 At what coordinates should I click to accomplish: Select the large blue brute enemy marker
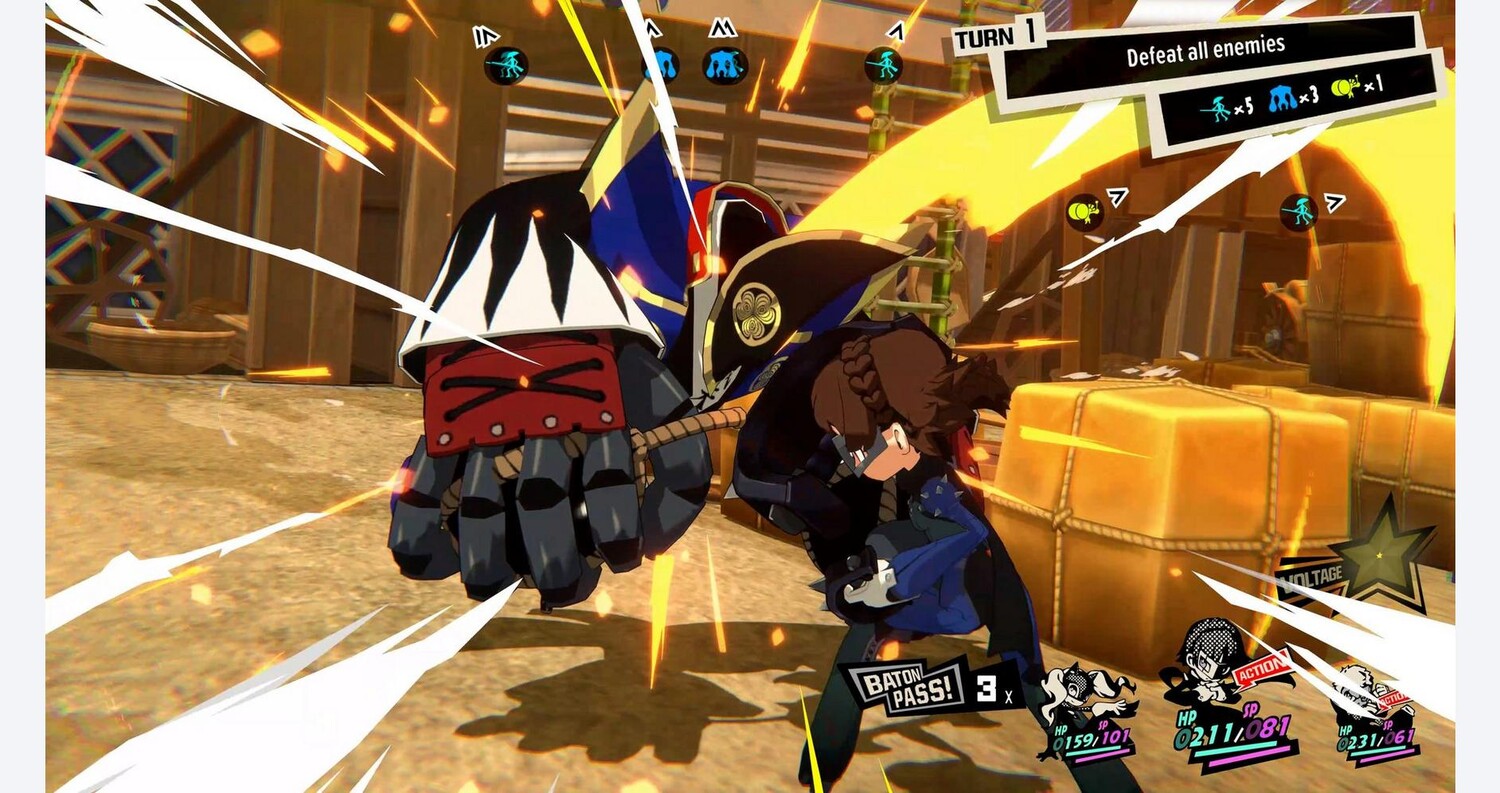click(x=725, y=65)
